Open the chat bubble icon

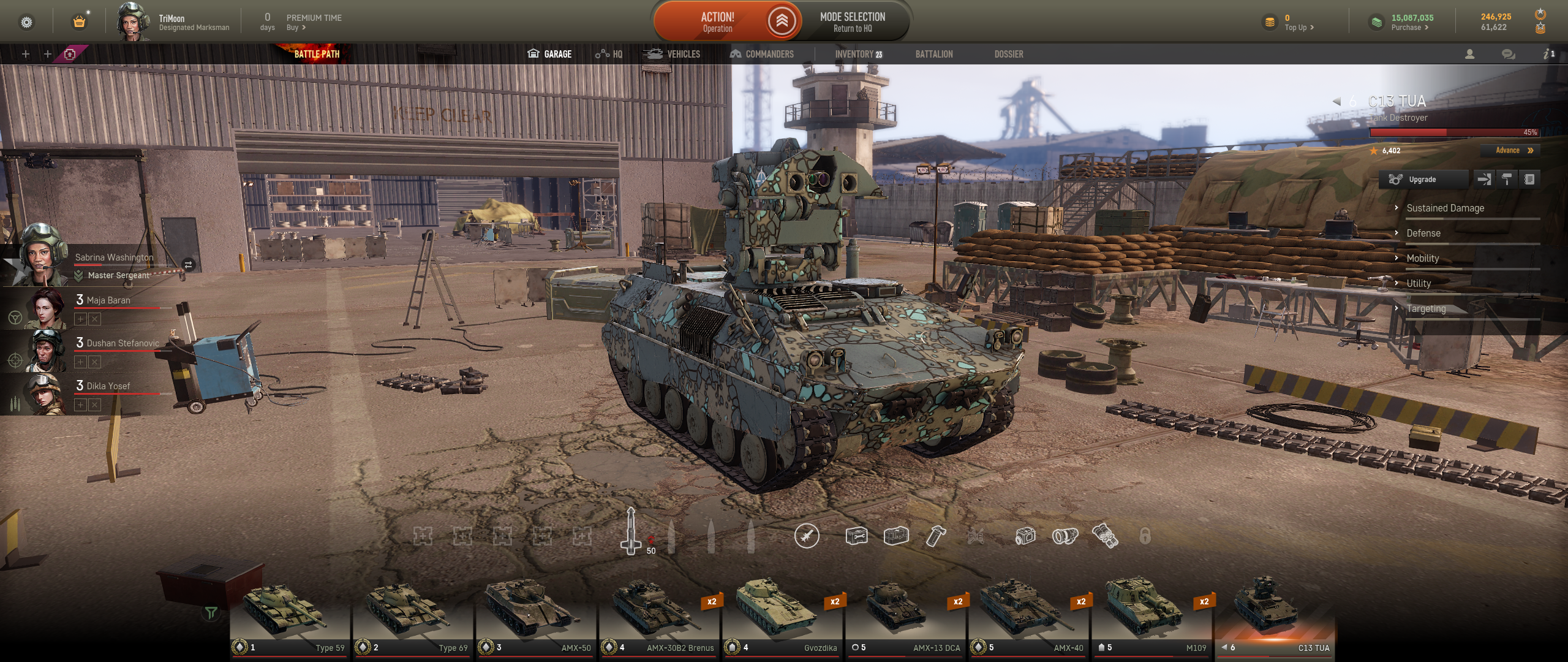[1508, 55]
